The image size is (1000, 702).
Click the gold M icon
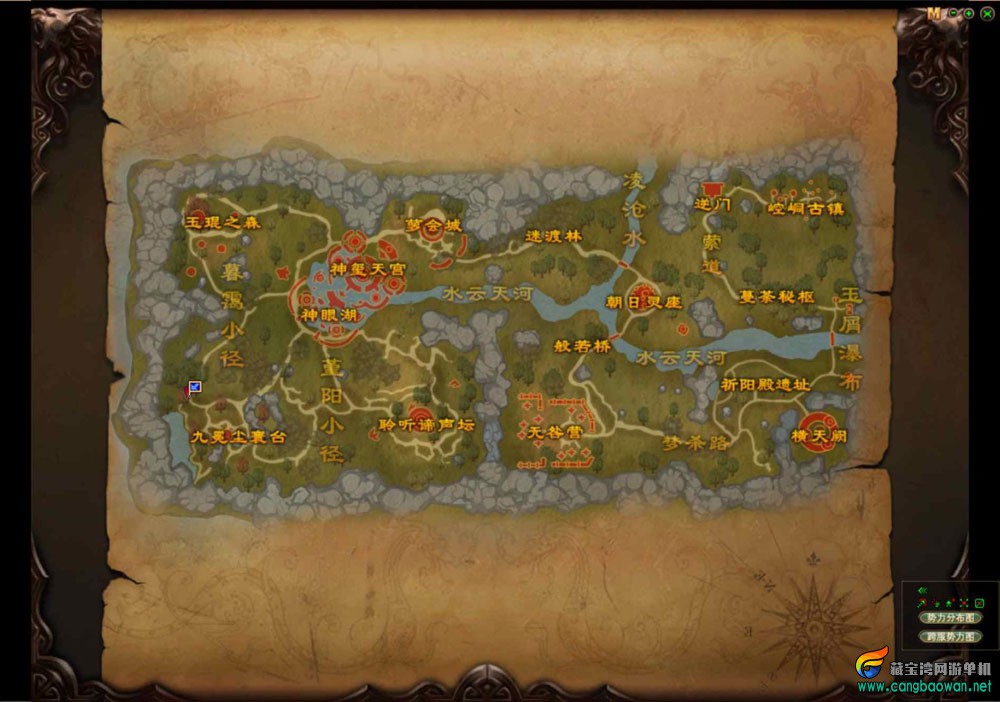click(934, 14)
